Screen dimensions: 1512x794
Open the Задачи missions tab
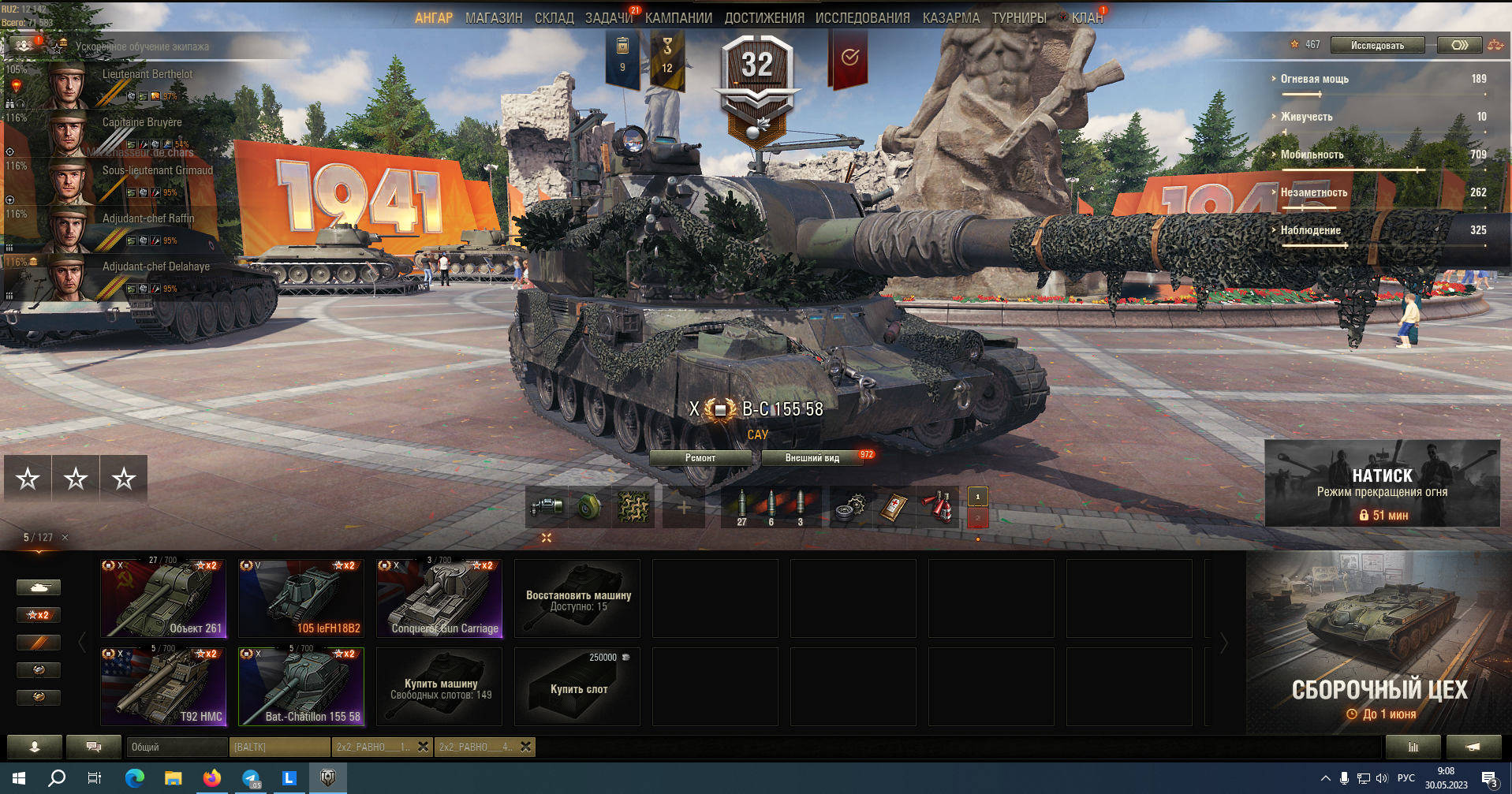[609, 18]
